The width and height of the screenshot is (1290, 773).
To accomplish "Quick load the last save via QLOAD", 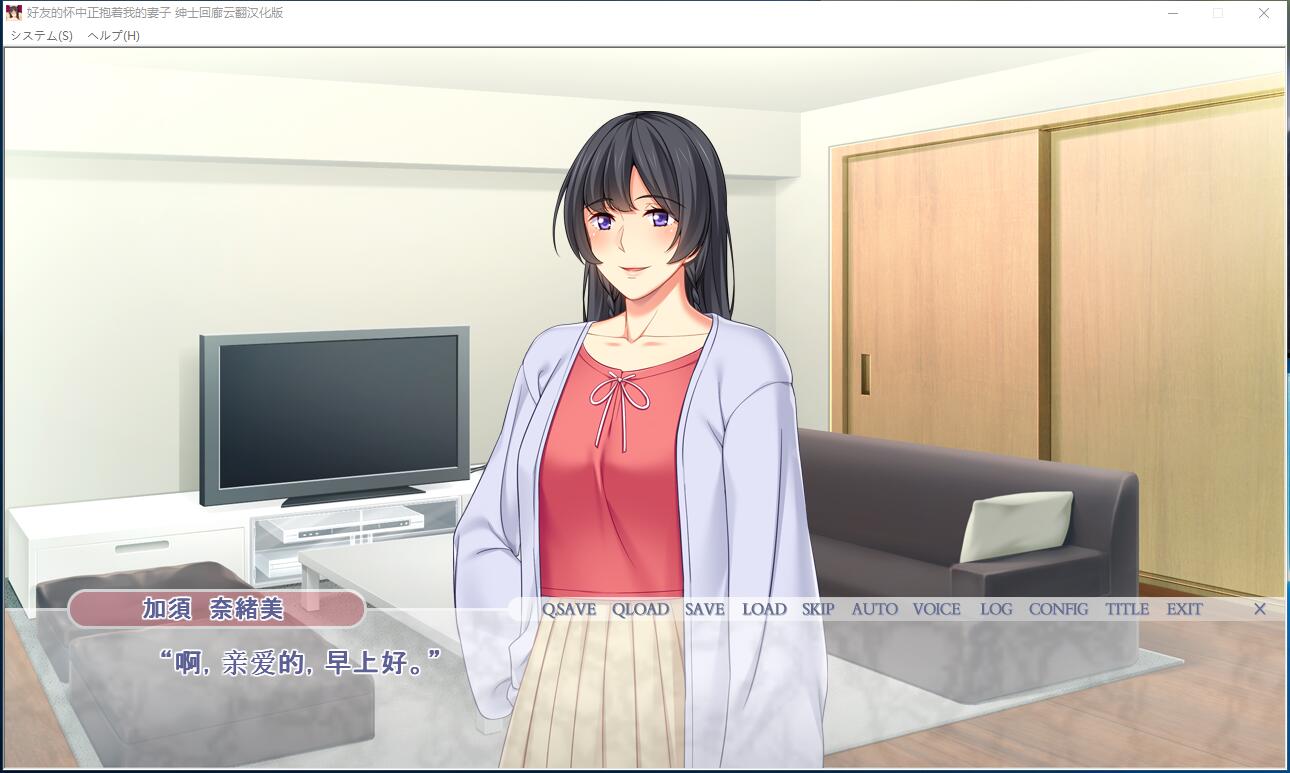I will click(x=640, y=609).
